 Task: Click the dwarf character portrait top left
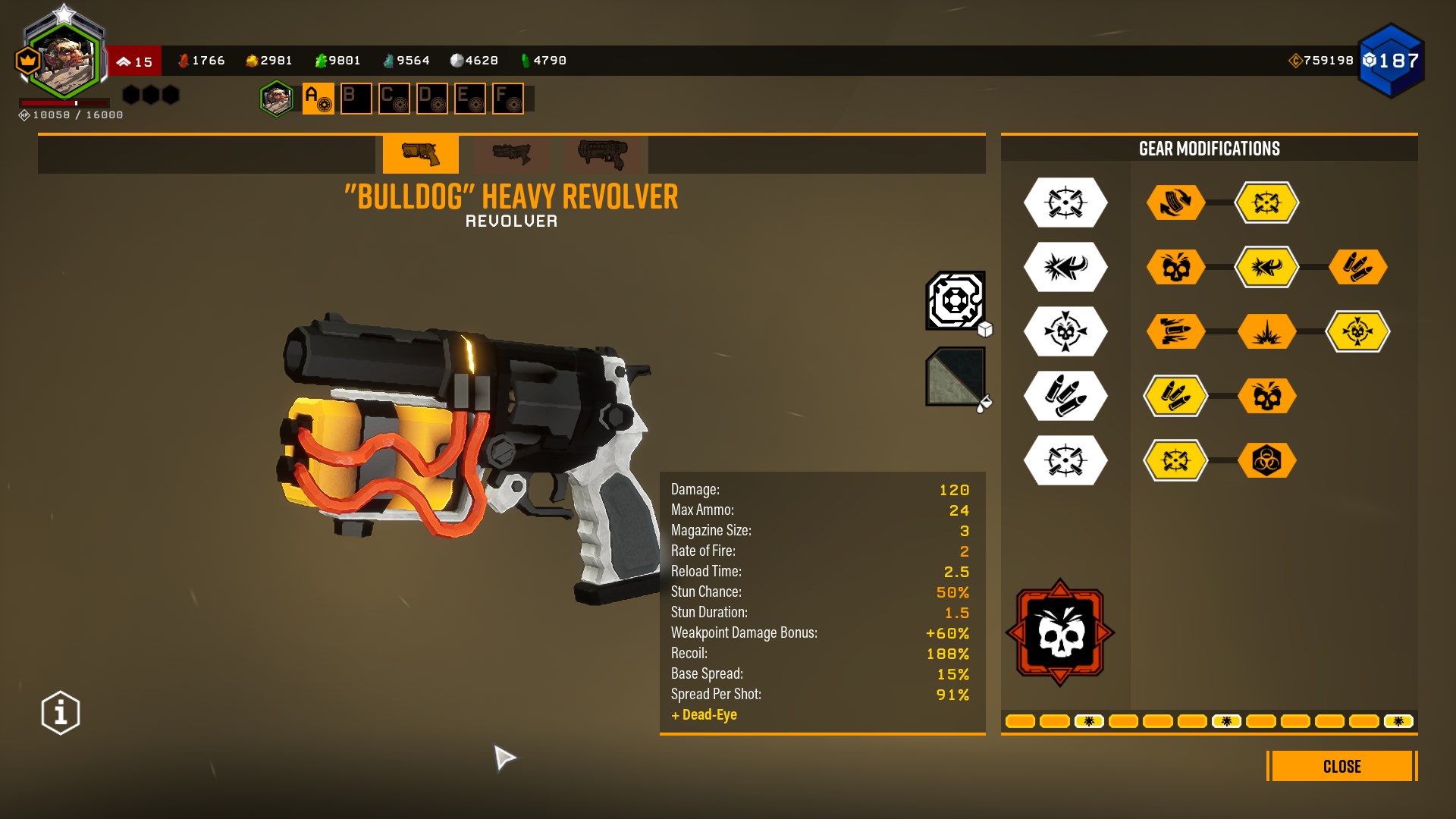click(x=64, y=57)
